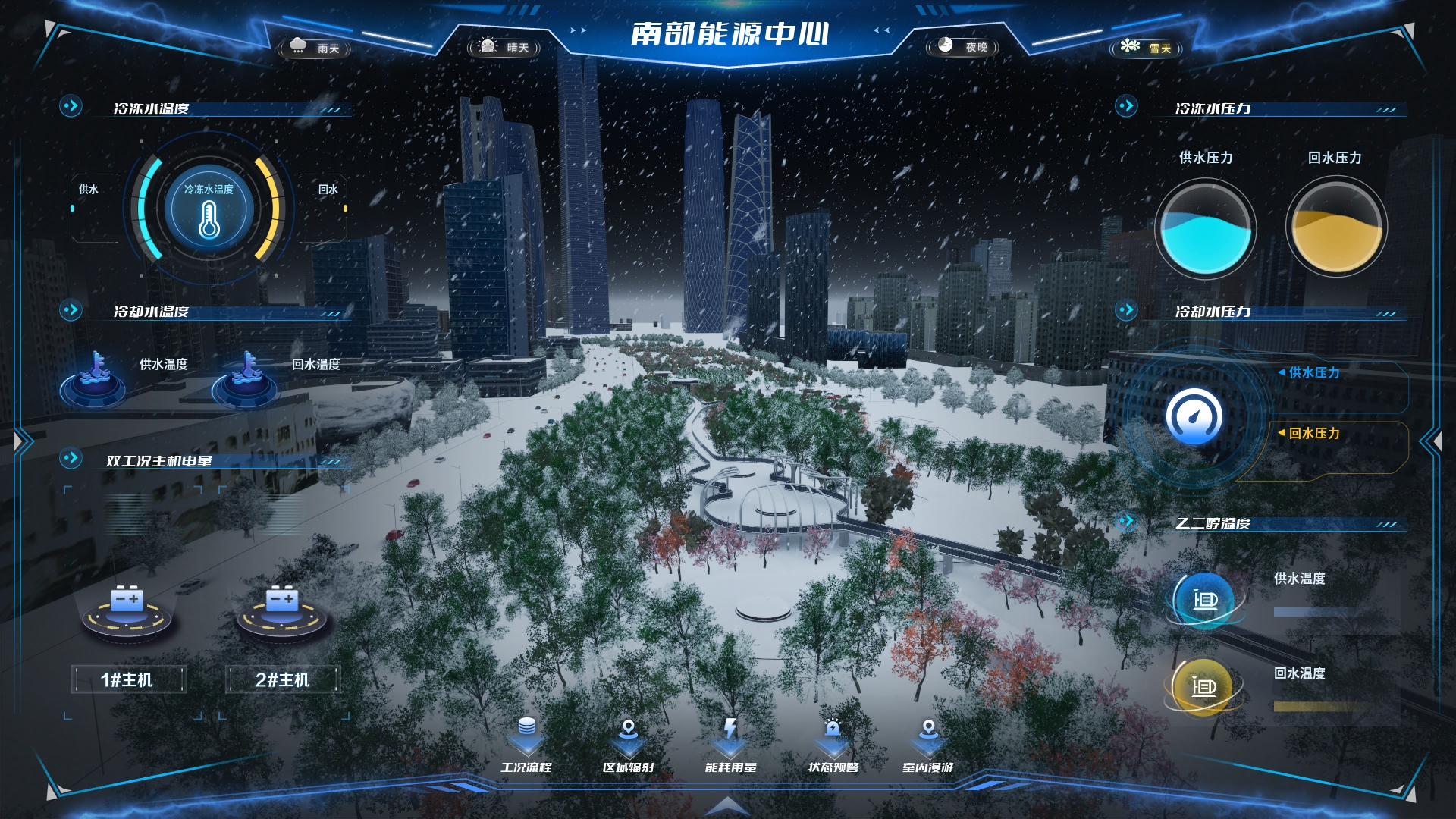Select the 雪天 weather tab
Image resolution: width=1456 pixels, height=819 pixels.
(1147, 46)
